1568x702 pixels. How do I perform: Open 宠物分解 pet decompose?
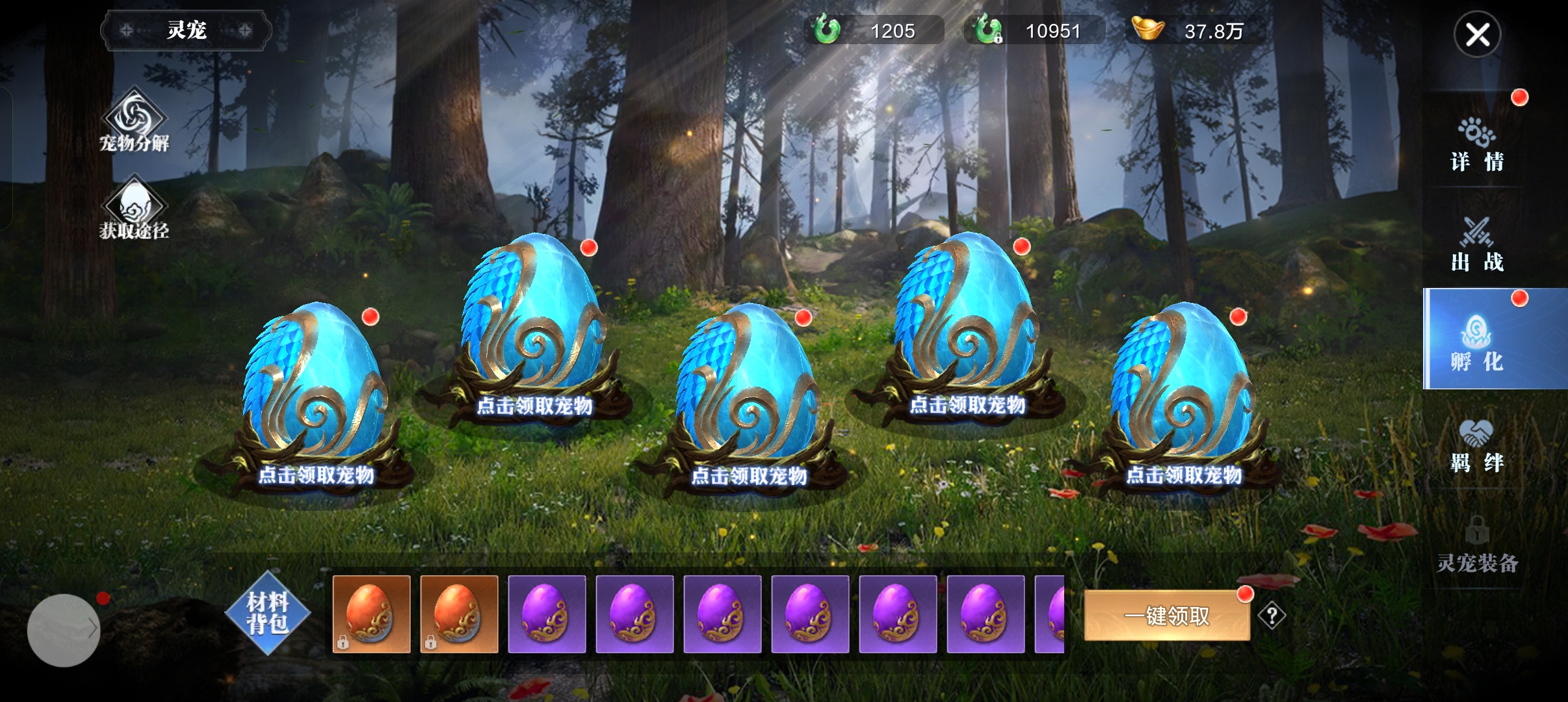(135, 122)
